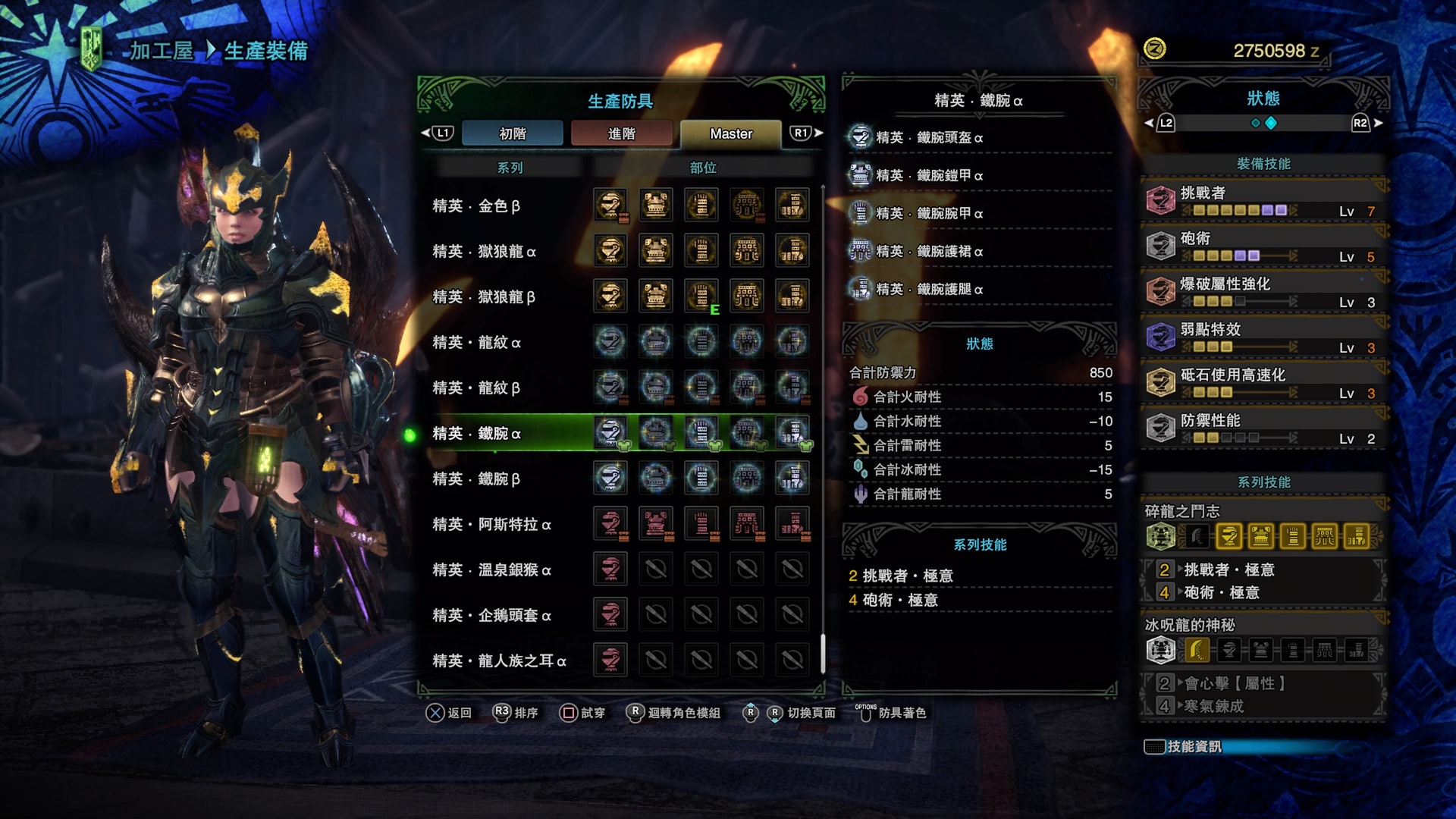The height and width of the screenshot is (819, 1456).
Task: Highlight the 精英・龍紋α armor series
Action: tap(476, 343)
